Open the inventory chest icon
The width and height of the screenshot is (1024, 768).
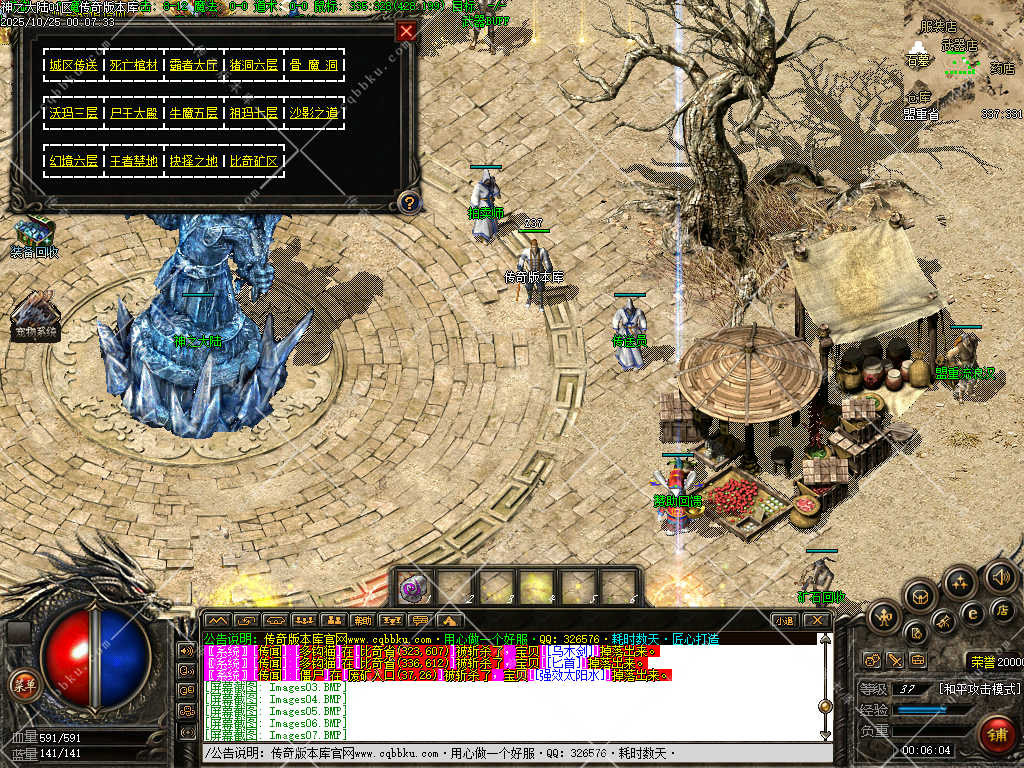920,596
